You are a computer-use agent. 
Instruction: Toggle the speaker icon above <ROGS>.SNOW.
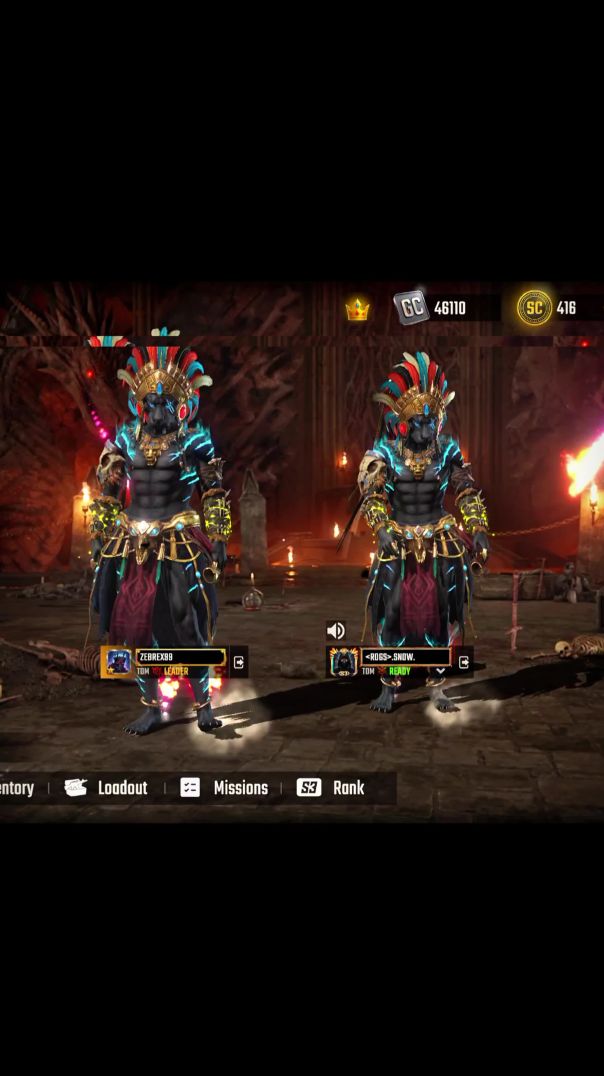coord(336,630)
